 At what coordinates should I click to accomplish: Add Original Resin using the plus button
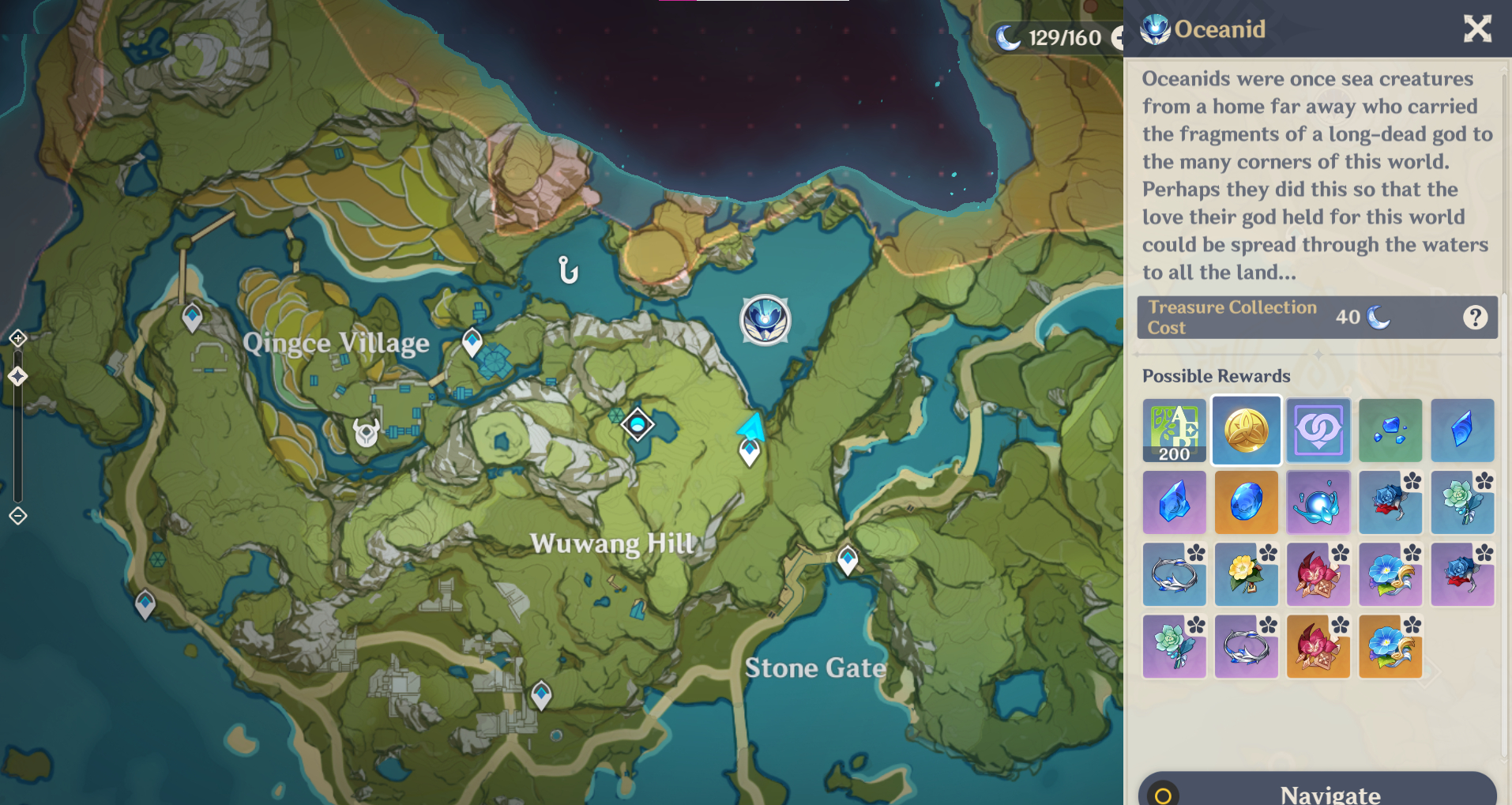pyautogui.click(x=1117, y=38)
